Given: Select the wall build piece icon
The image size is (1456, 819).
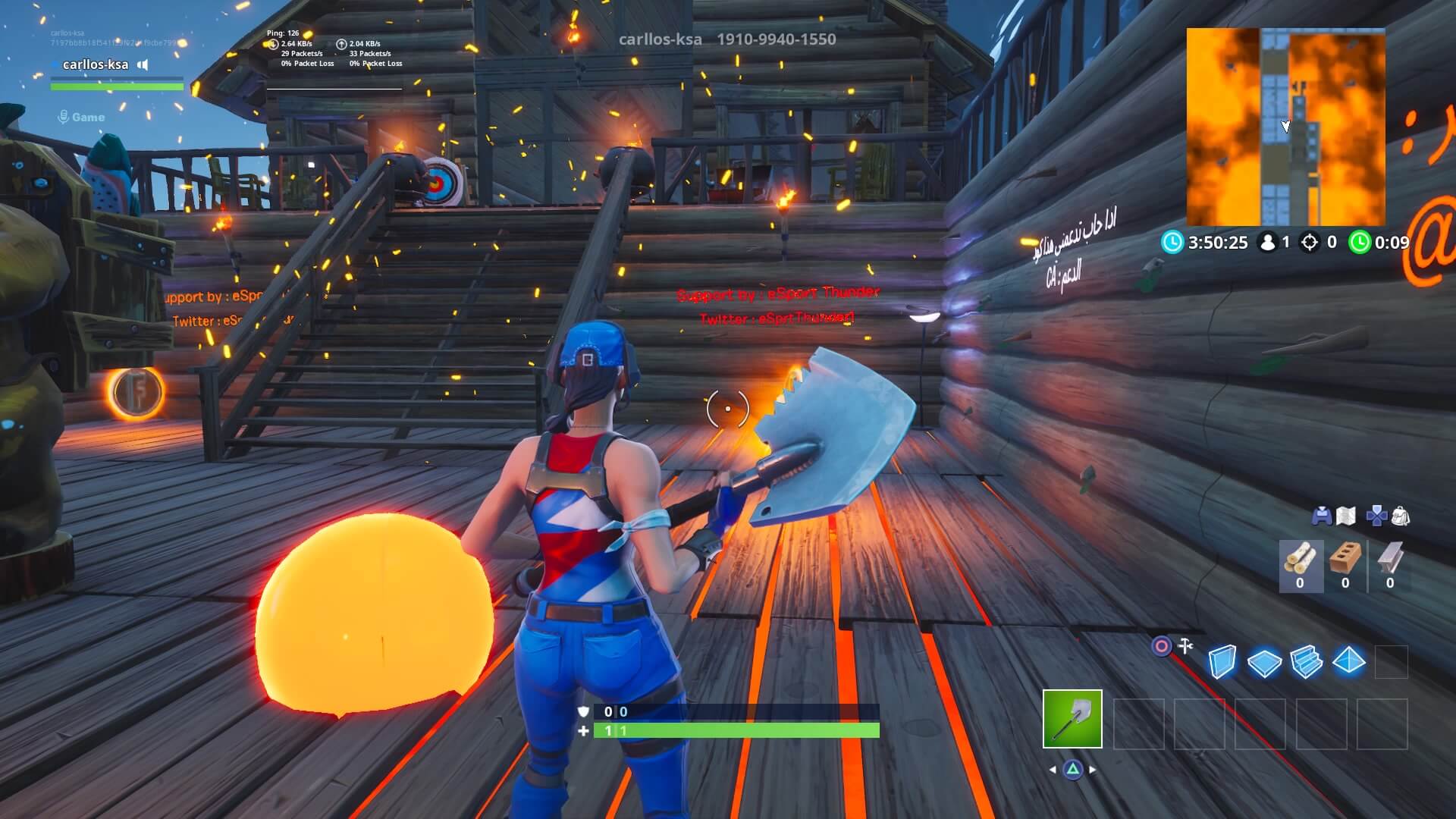Looking at the screenshot, I should 1222,660.
